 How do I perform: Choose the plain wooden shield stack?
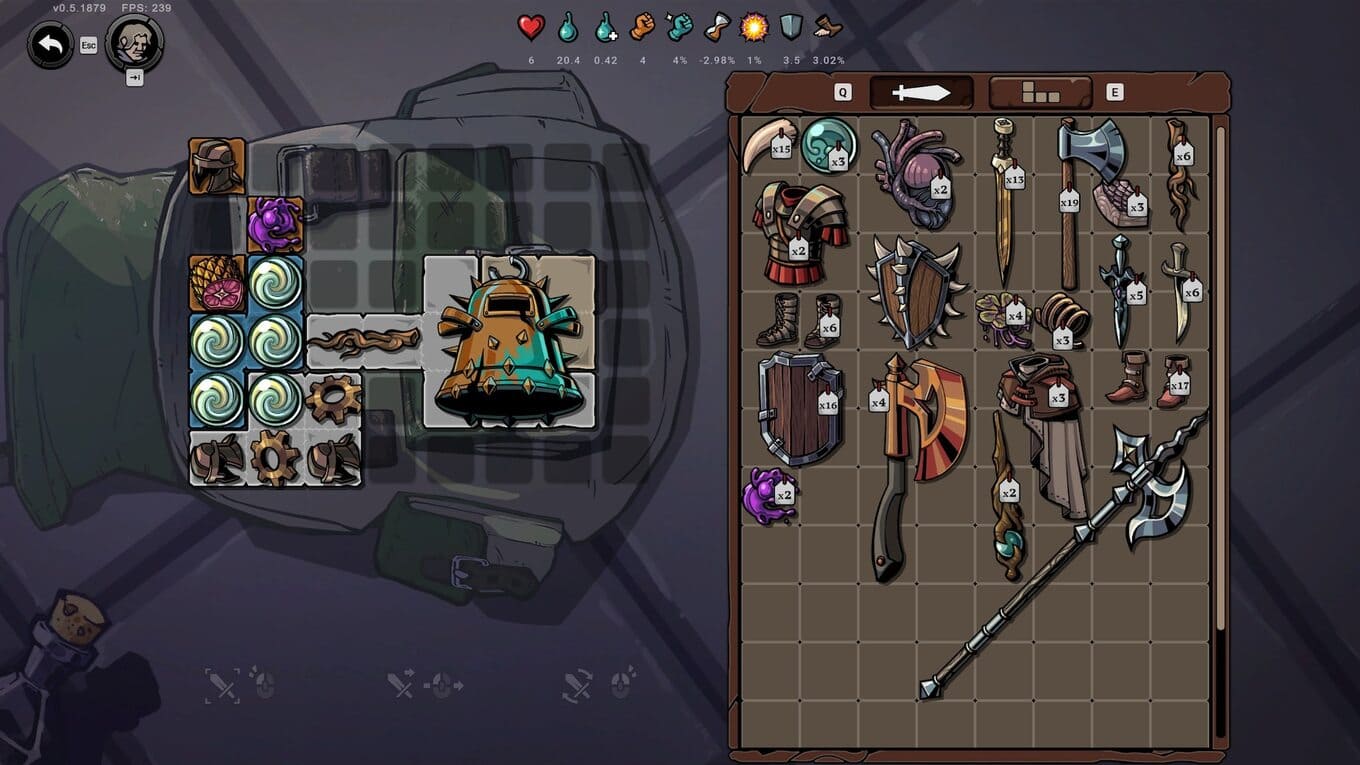coord(799,407)
